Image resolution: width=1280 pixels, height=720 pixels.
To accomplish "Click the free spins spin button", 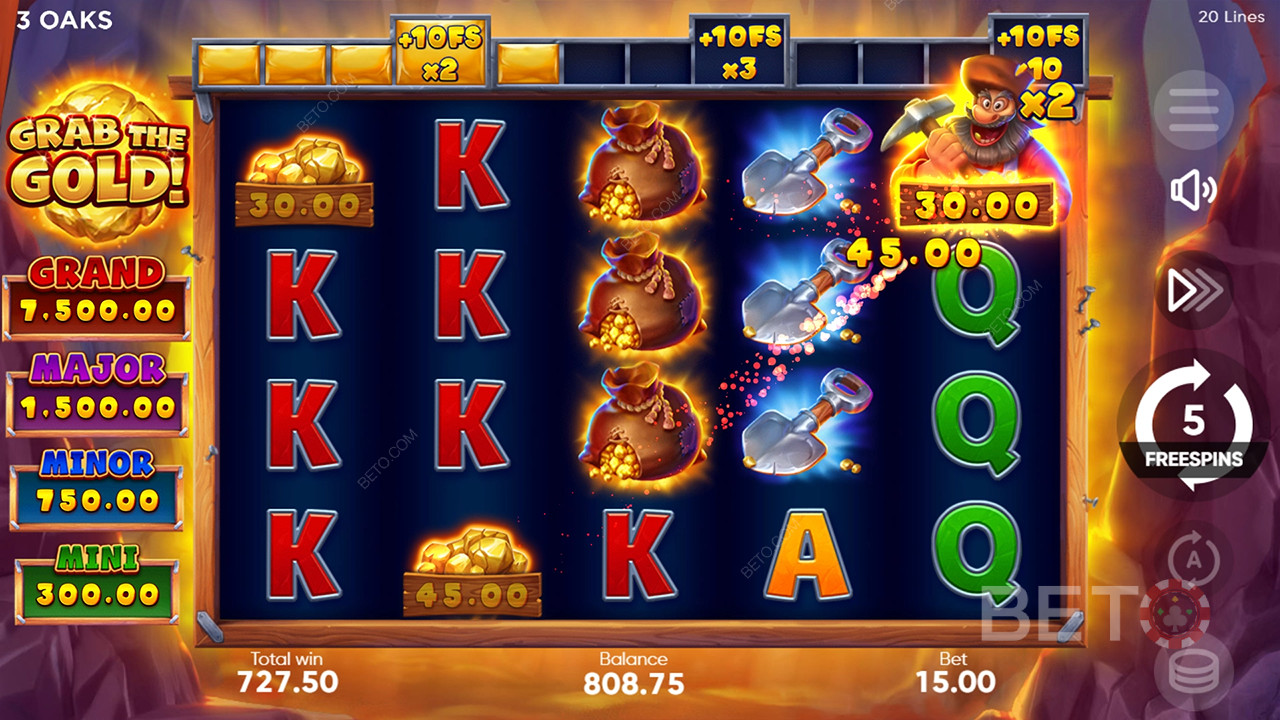I will pyautogui.click(x=1193, y=424).
